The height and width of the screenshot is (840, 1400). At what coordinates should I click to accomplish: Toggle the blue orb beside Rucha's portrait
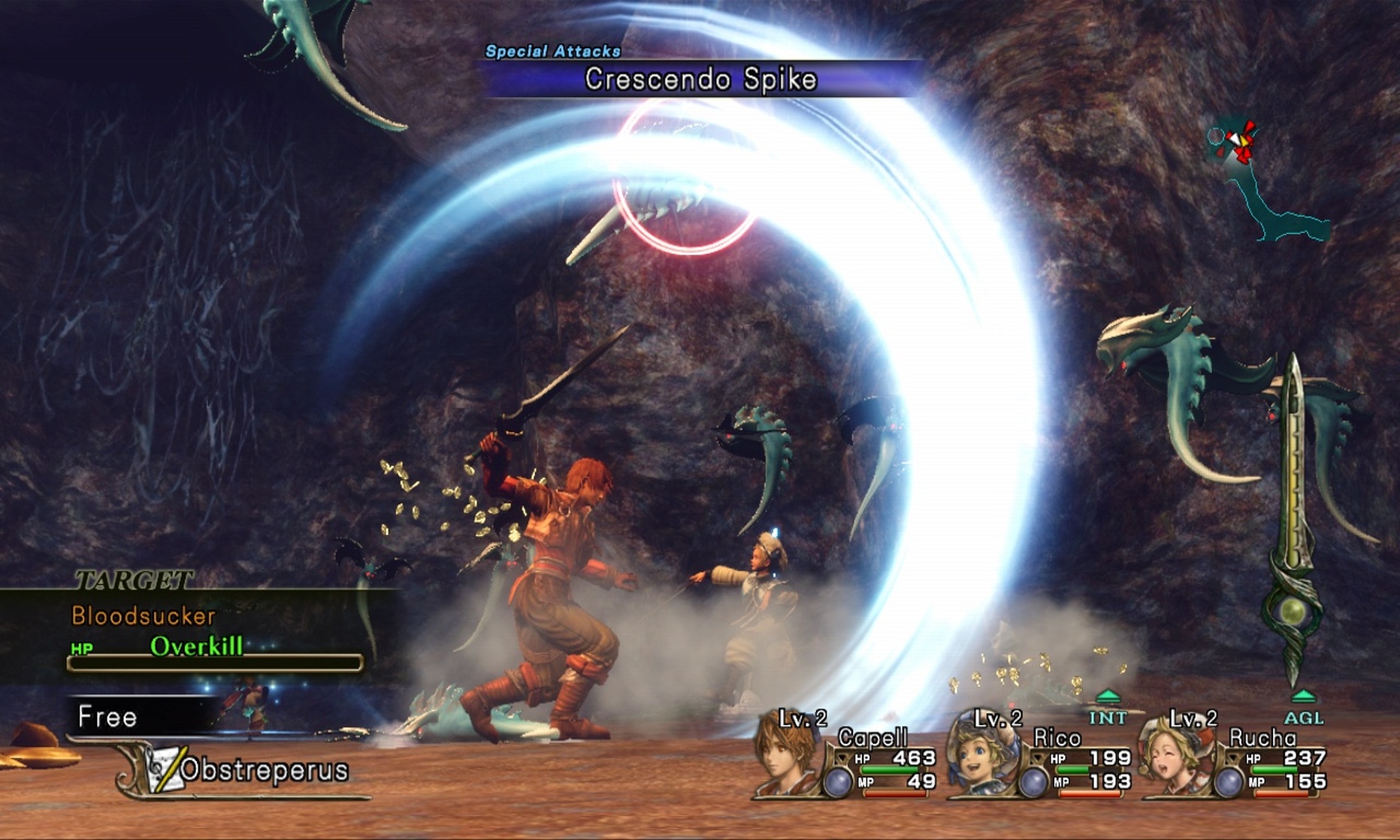(1231, 781)
